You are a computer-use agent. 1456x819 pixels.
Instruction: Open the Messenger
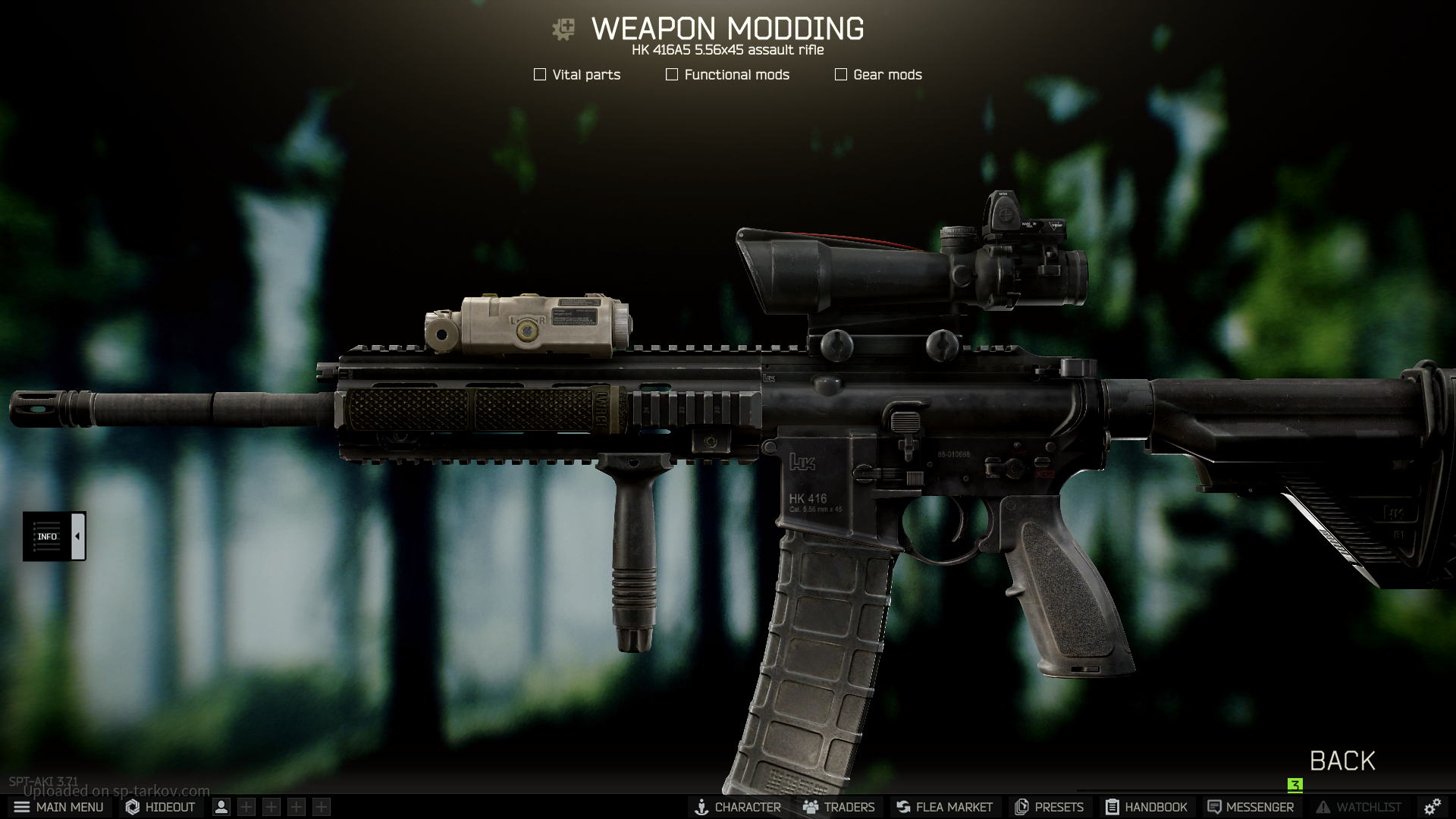click(x=1250, y=807)
